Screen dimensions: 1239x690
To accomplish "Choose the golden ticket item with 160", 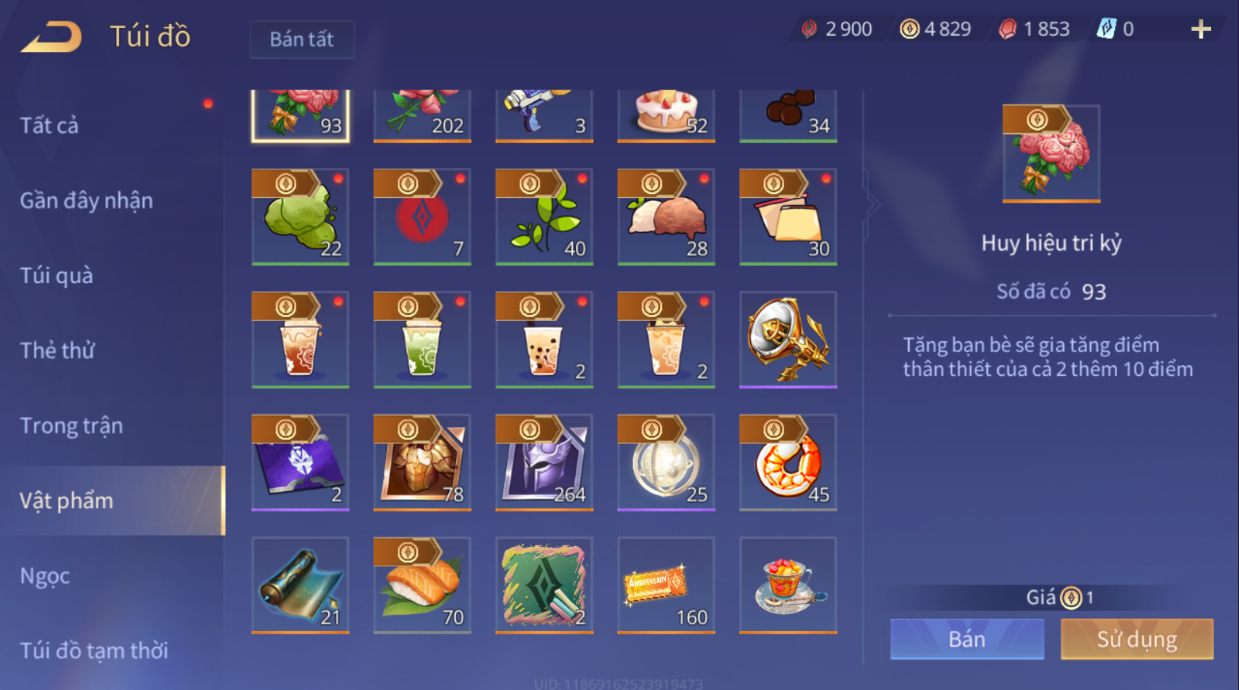I will click(x=666, y=585).
